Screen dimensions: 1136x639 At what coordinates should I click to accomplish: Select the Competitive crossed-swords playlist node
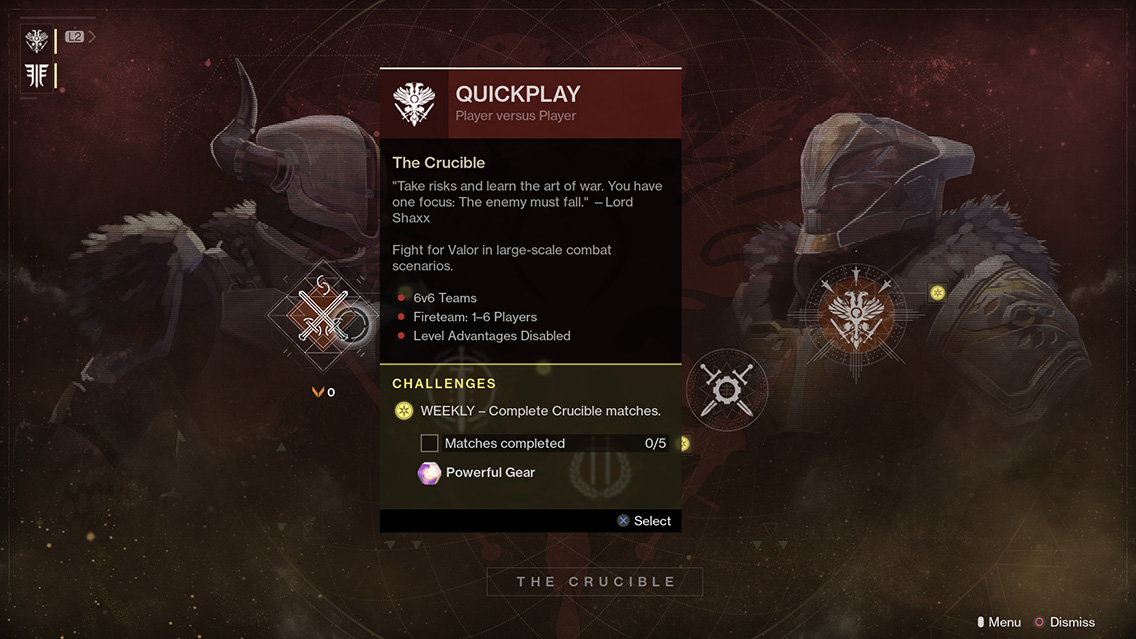coord(319,316)
